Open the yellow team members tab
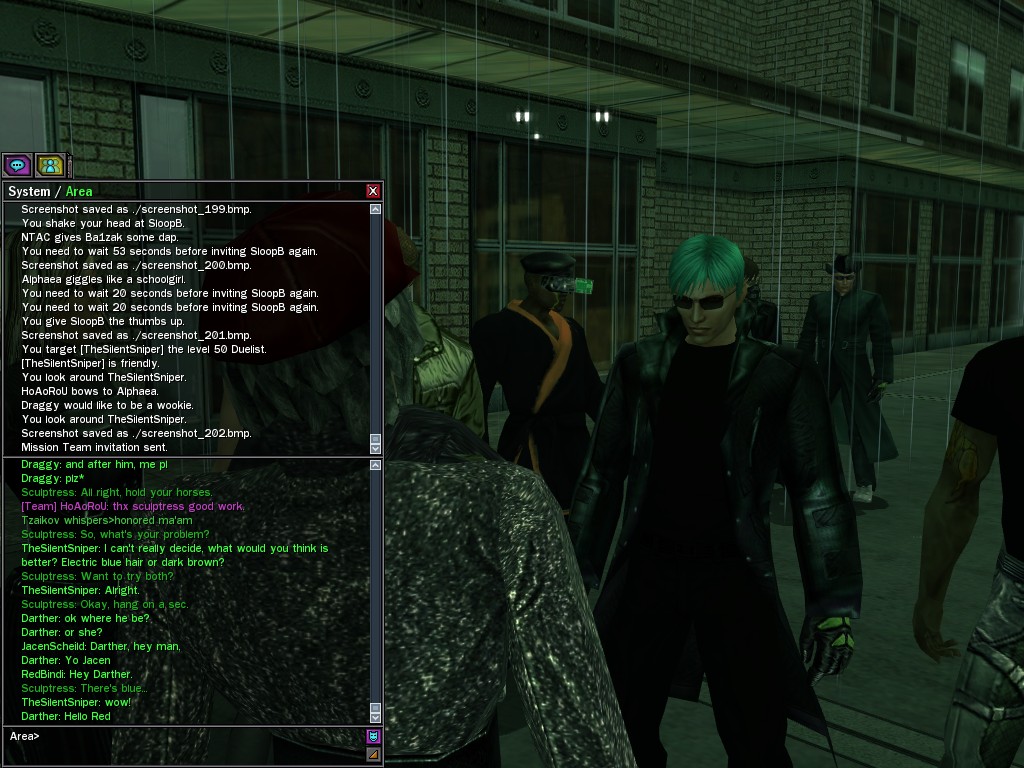The height and width of the screenshot is (768, 1024). [49, 165]
